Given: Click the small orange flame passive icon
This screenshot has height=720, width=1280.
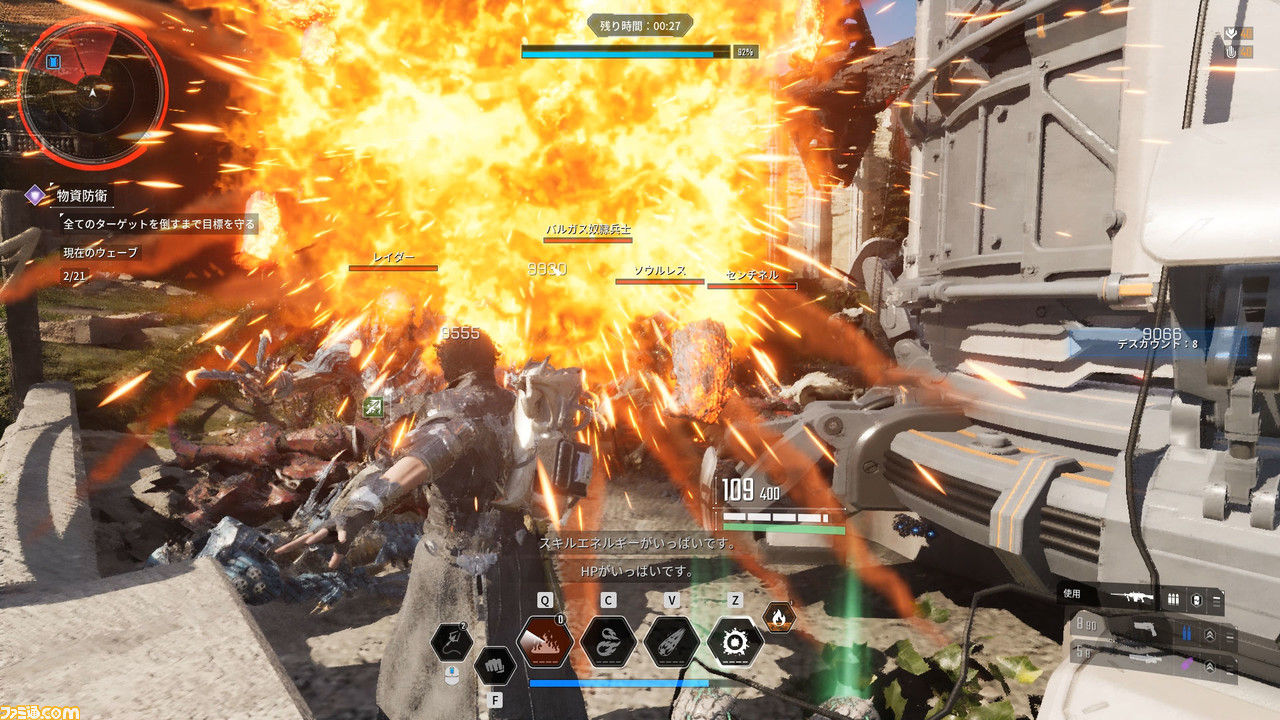Looking at the screenshot, I should (778, 618).
